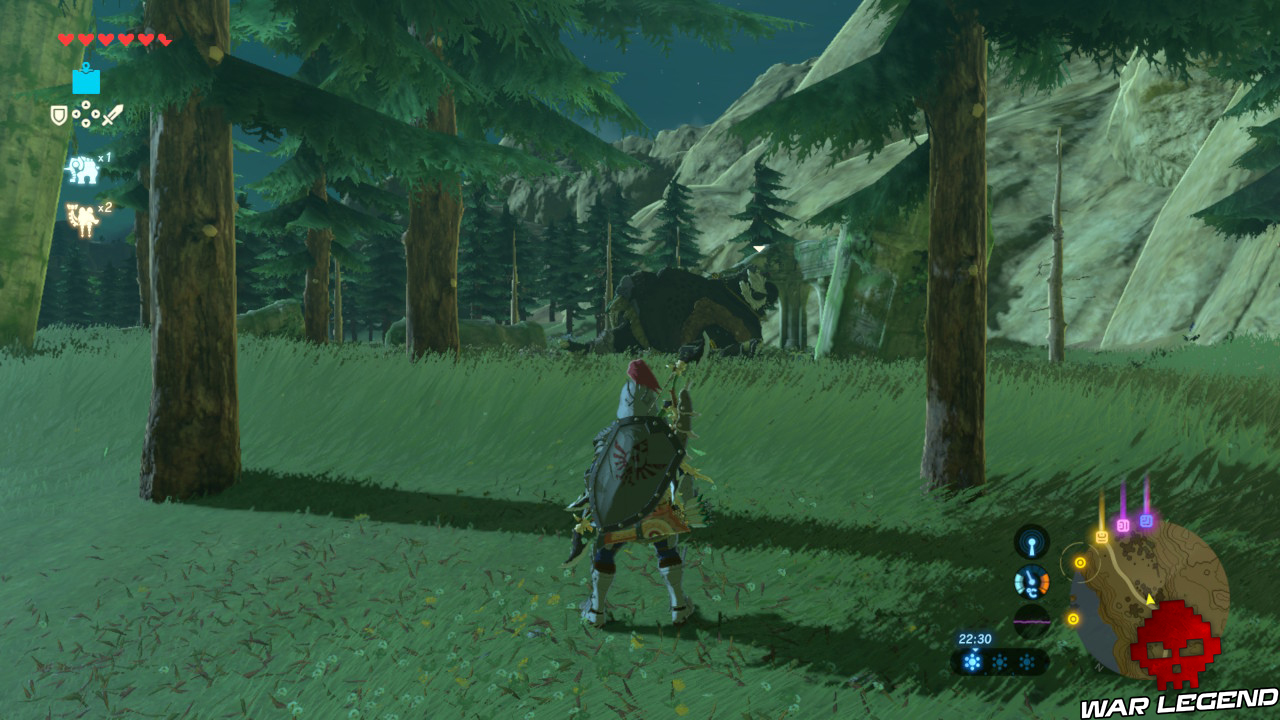Click the blue armor chest icon
Screen dimensions: 1280x720
click(x=86, y=82)
